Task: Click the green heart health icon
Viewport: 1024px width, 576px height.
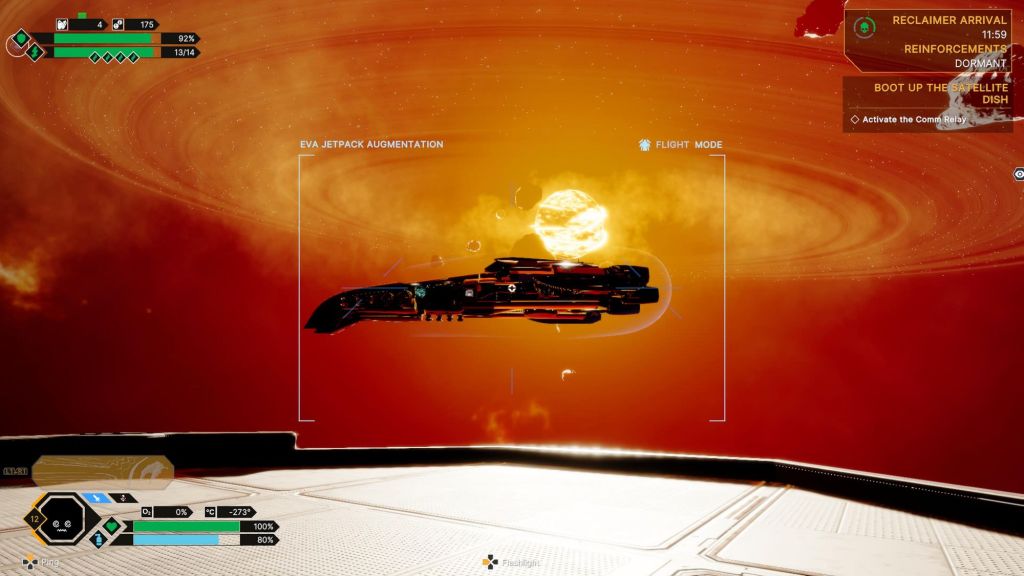Action: coord(112,525)
